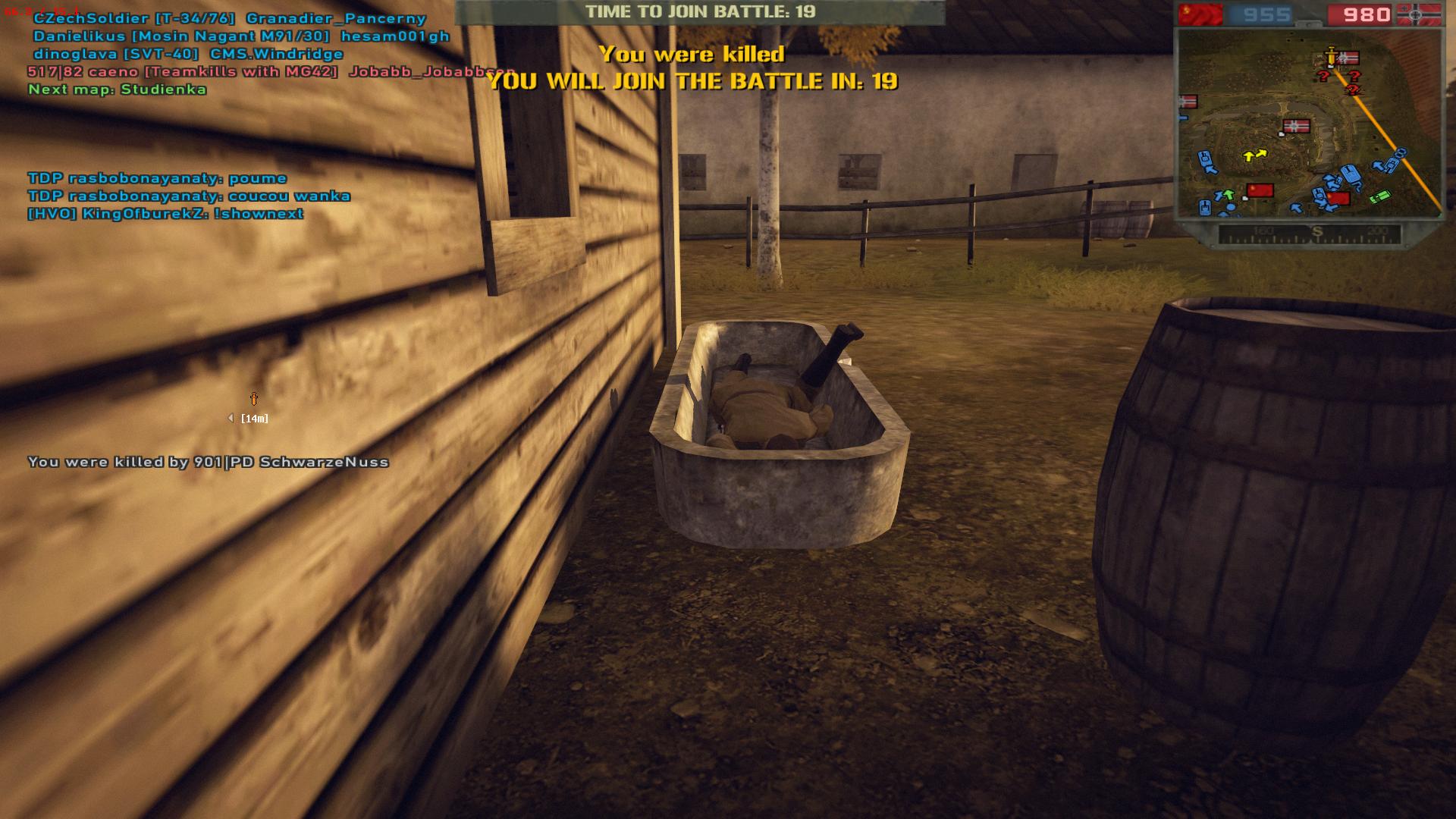1456x819 pixels.
Task: Click the yellow squad arrows on the minimap
Action: point(1255,155)
